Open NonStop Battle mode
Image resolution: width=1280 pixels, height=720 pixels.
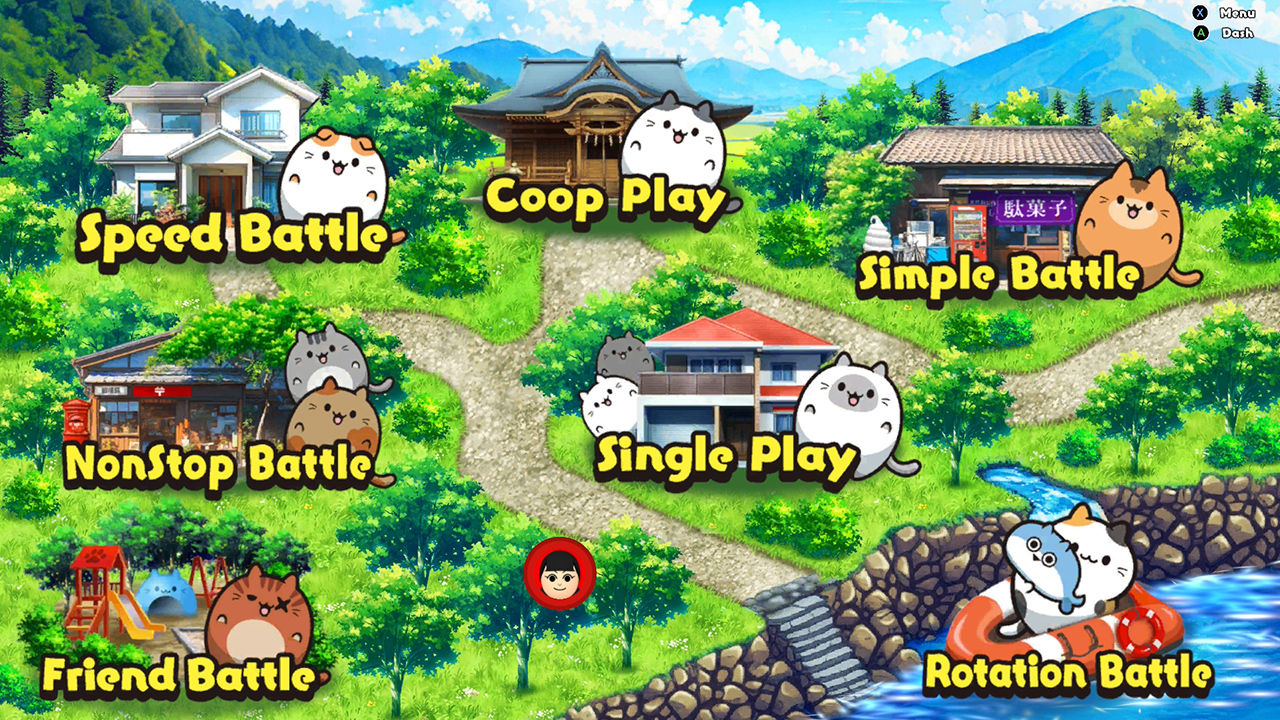(x=222, y=462)
